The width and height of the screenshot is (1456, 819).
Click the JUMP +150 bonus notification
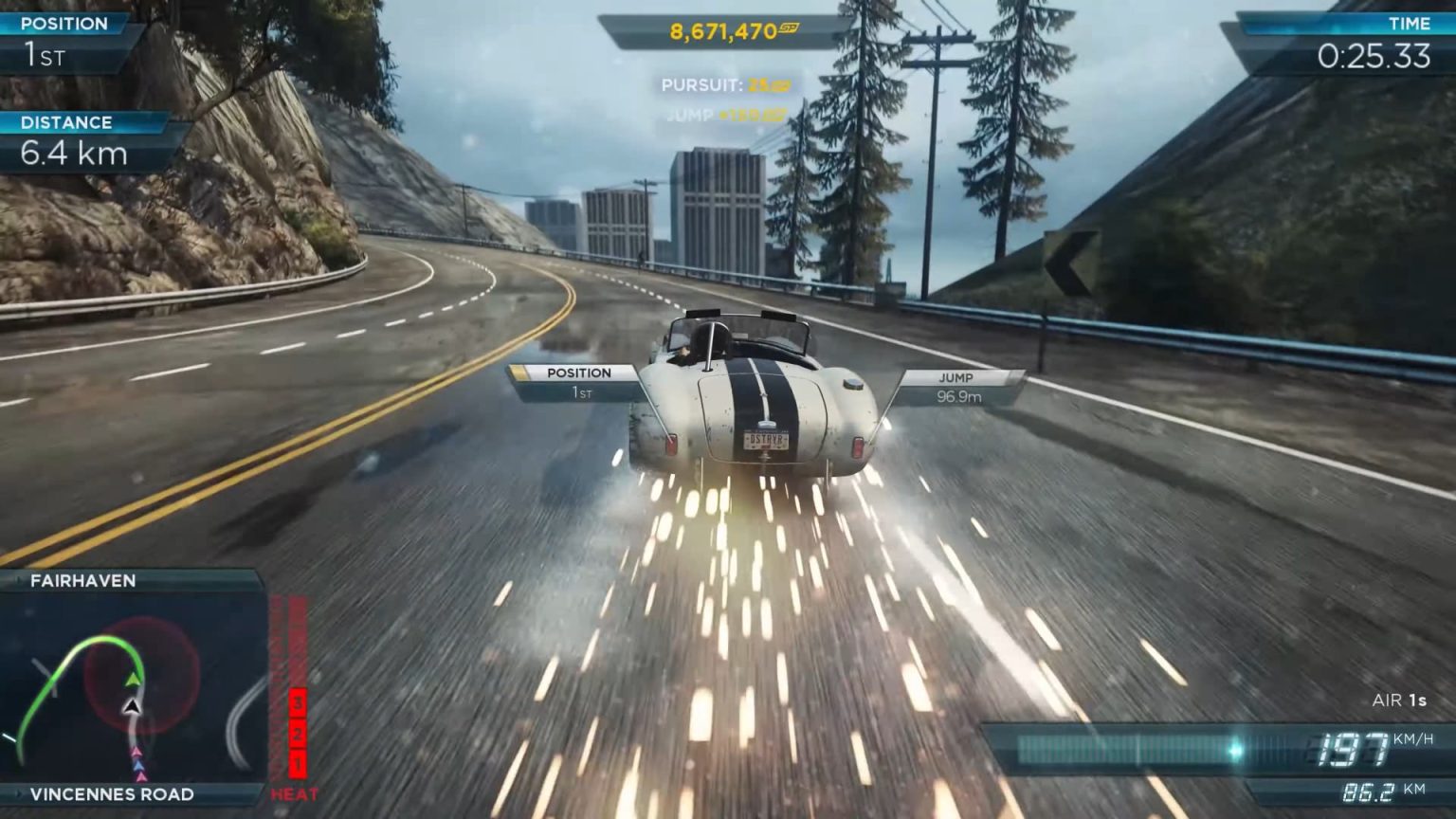click(x=728, y=112)
